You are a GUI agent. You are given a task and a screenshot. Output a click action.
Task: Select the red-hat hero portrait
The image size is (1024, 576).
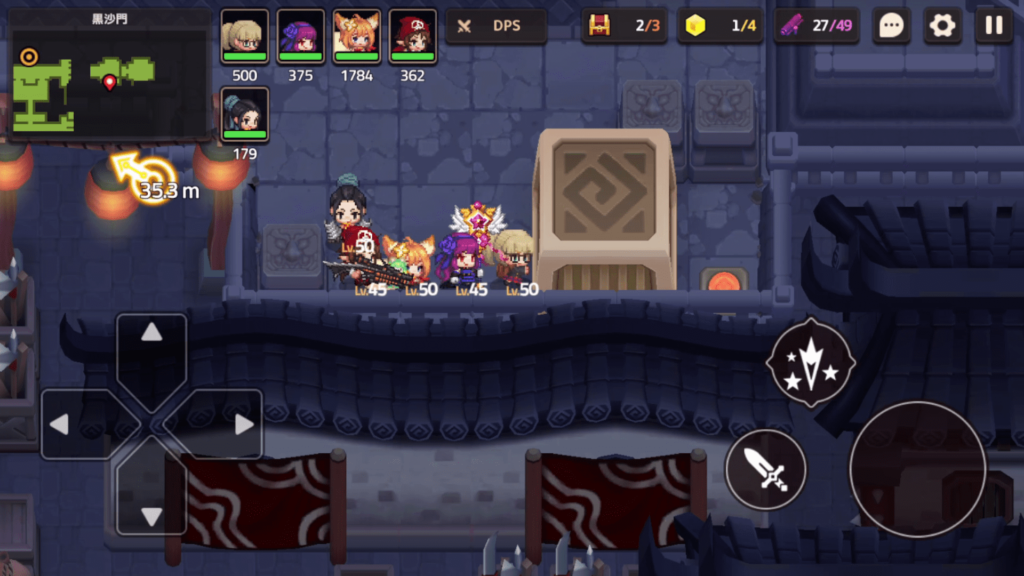(413, 37)
